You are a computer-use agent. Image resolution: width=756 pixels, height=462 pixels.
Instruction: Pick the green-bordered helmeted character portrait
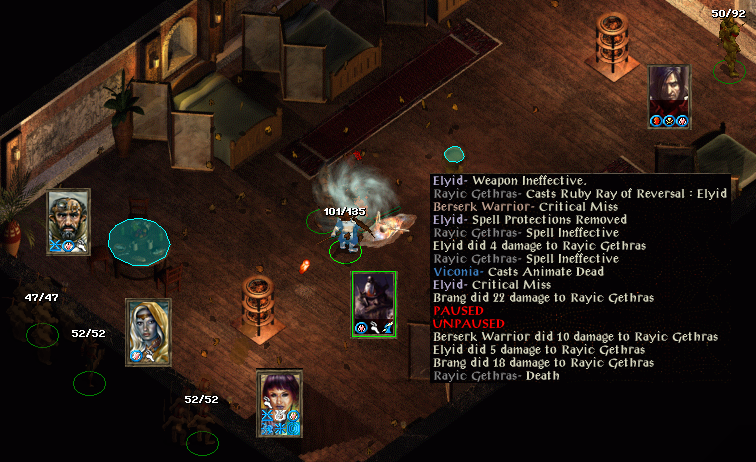tap(374, 301)
